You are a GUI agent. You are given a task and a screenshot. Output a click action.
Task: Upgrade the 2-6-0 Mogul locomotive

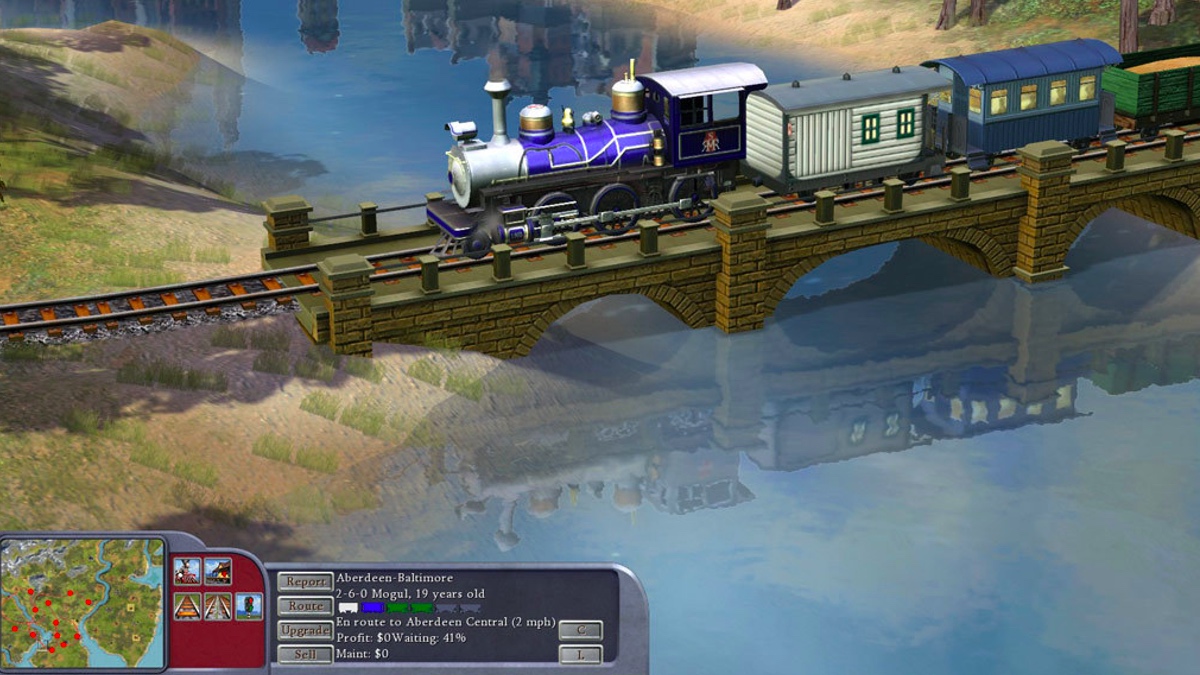[305, 631]
